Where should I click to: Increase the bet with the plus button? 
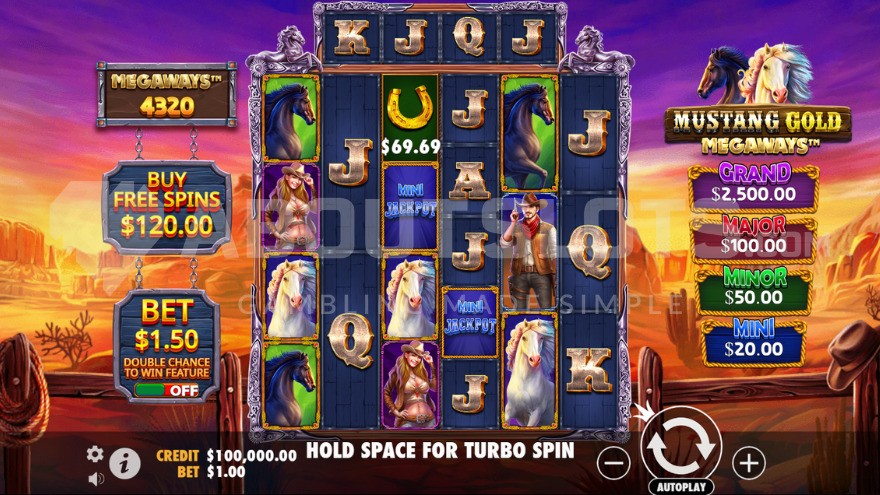pos(748,462)
